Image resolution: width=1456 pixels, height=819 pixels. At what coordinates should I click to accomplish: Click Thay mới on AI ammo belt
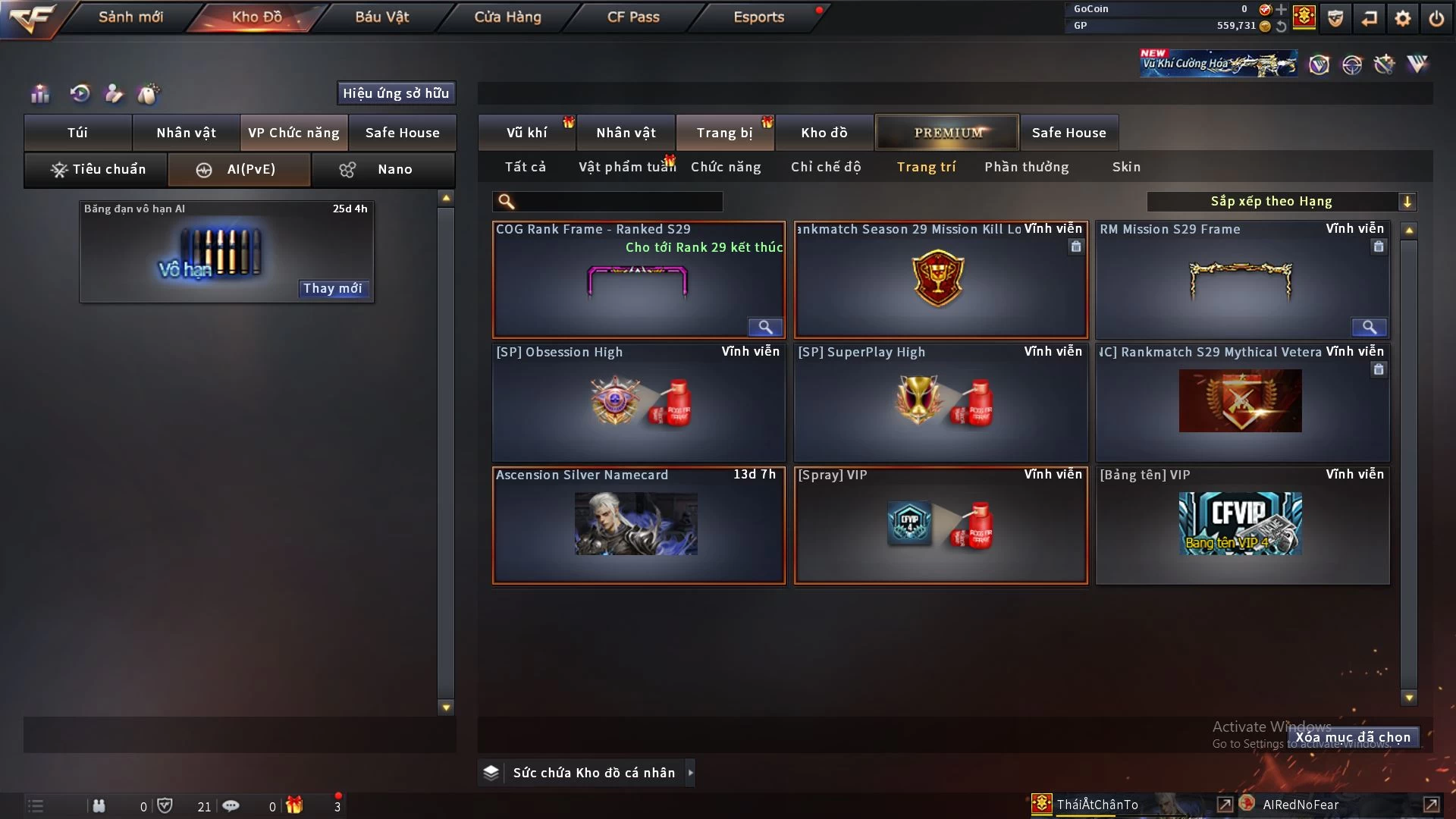coord(332,288)
